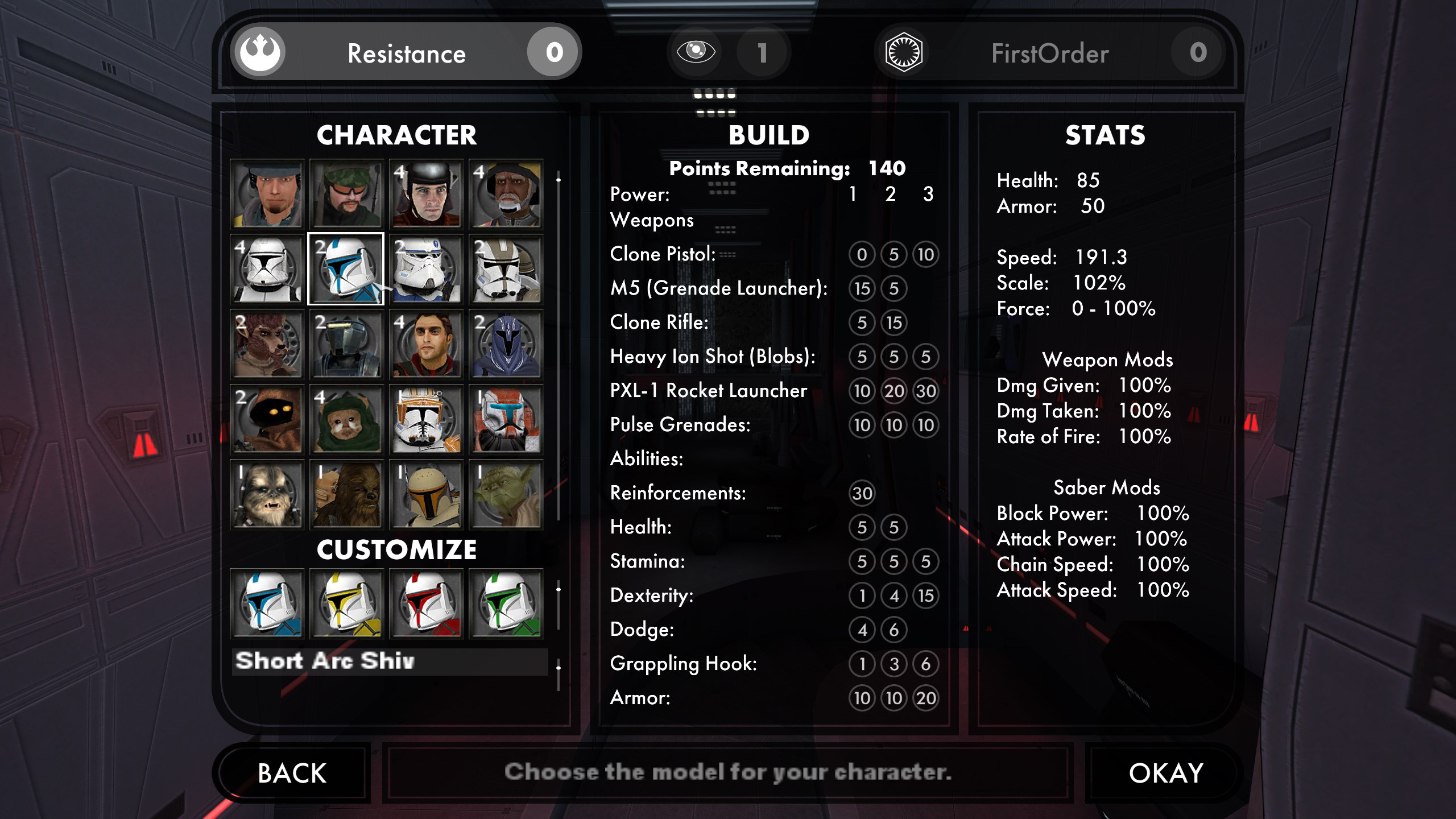This screenshot has width=1456, height=819.
Task: Apply the green clone helmet skin
Action: coord(506,604)
